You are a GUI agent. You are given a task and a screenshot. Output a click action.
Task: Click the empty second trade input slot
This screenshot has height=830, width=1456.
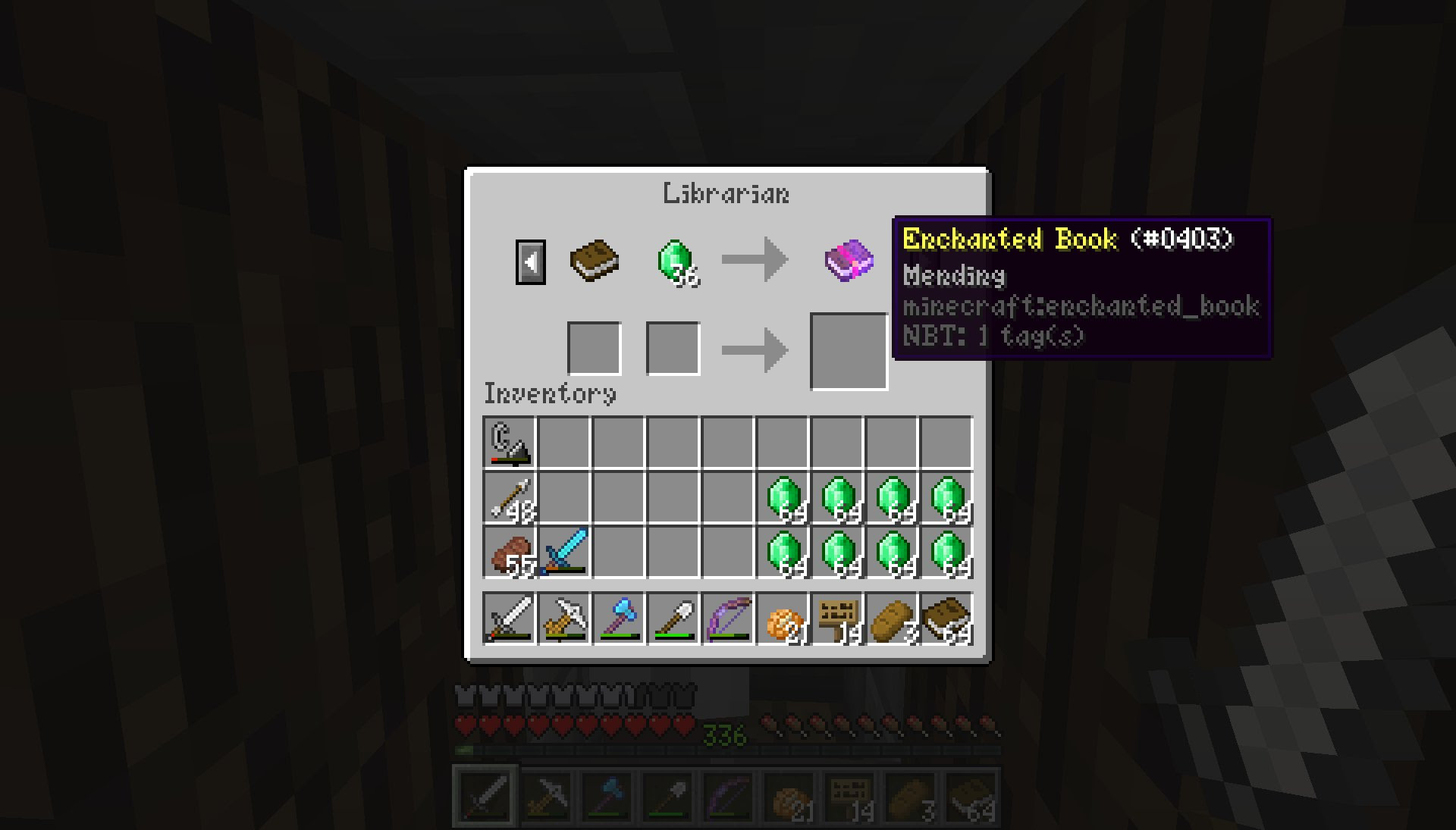click(x=672, y=347)
